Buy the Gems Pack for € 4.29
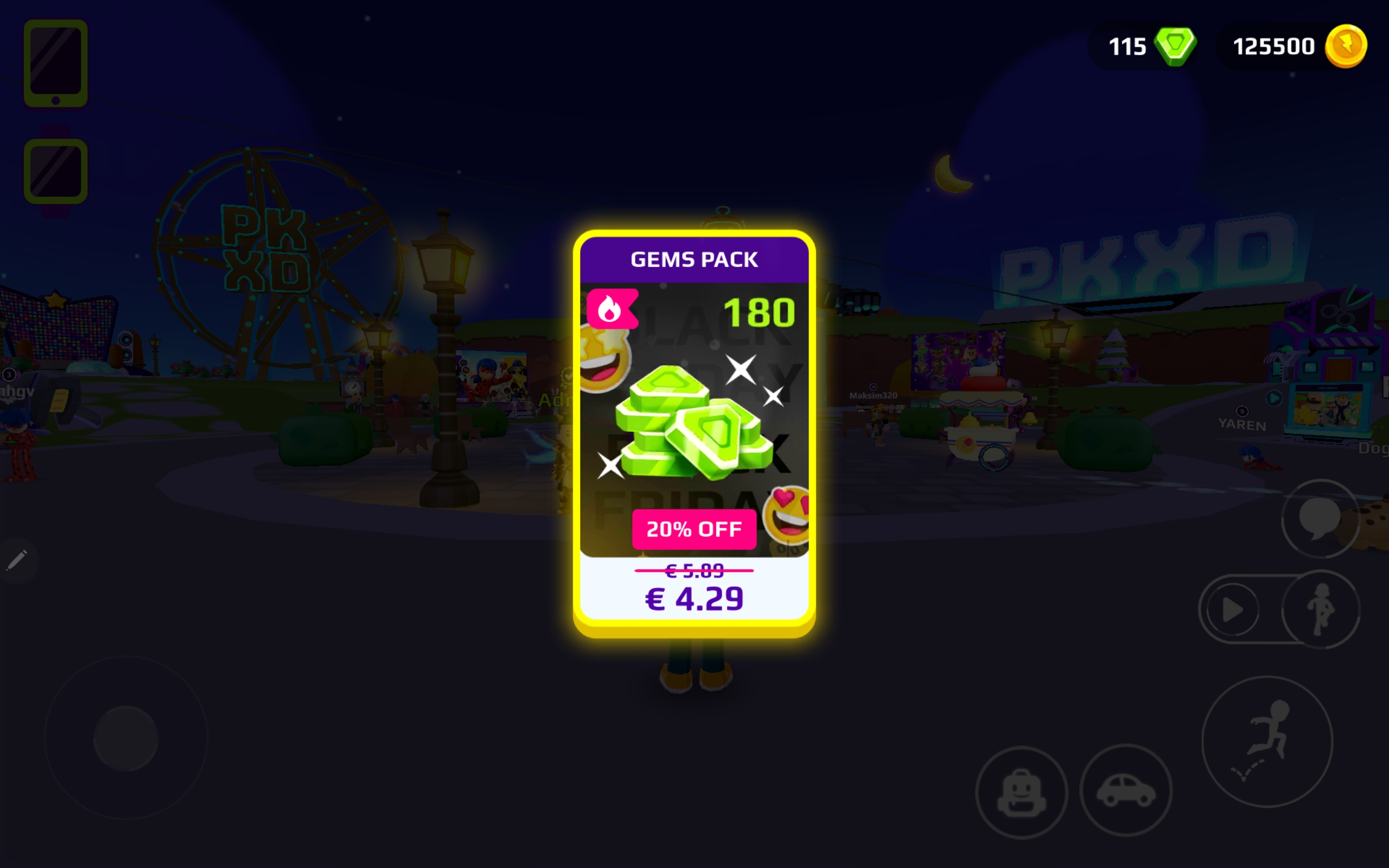 click(694, 597)
